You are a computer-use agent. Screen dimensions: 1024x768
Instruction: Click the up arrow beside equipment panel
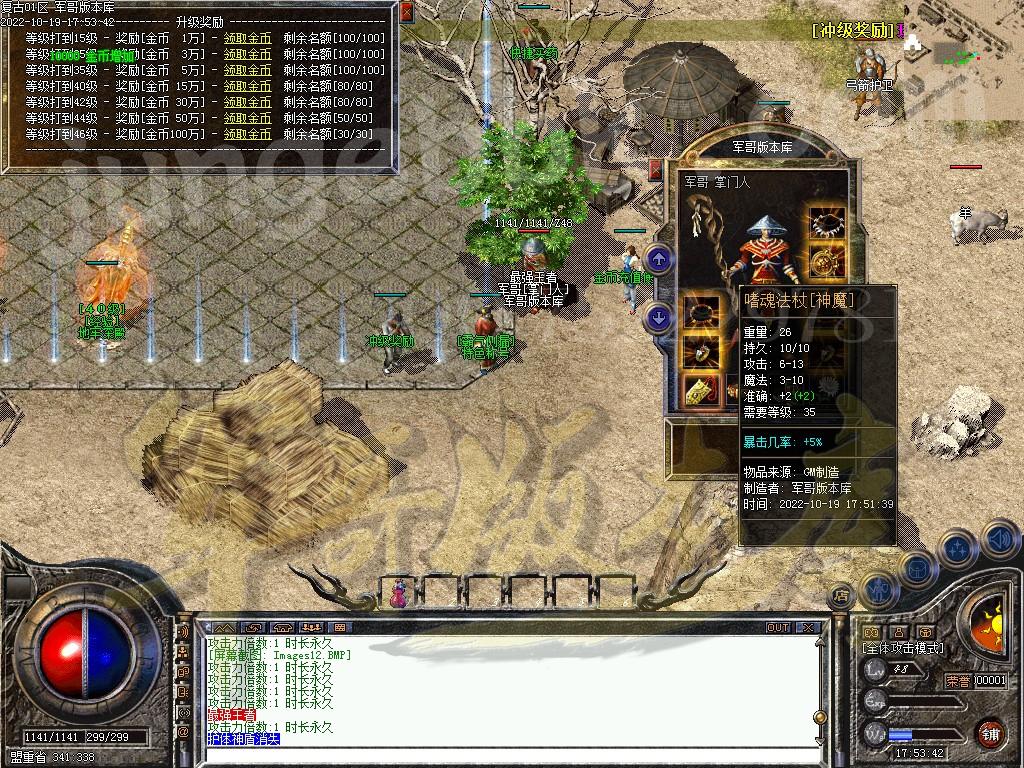pyautogui.click(x=659, y=259)
